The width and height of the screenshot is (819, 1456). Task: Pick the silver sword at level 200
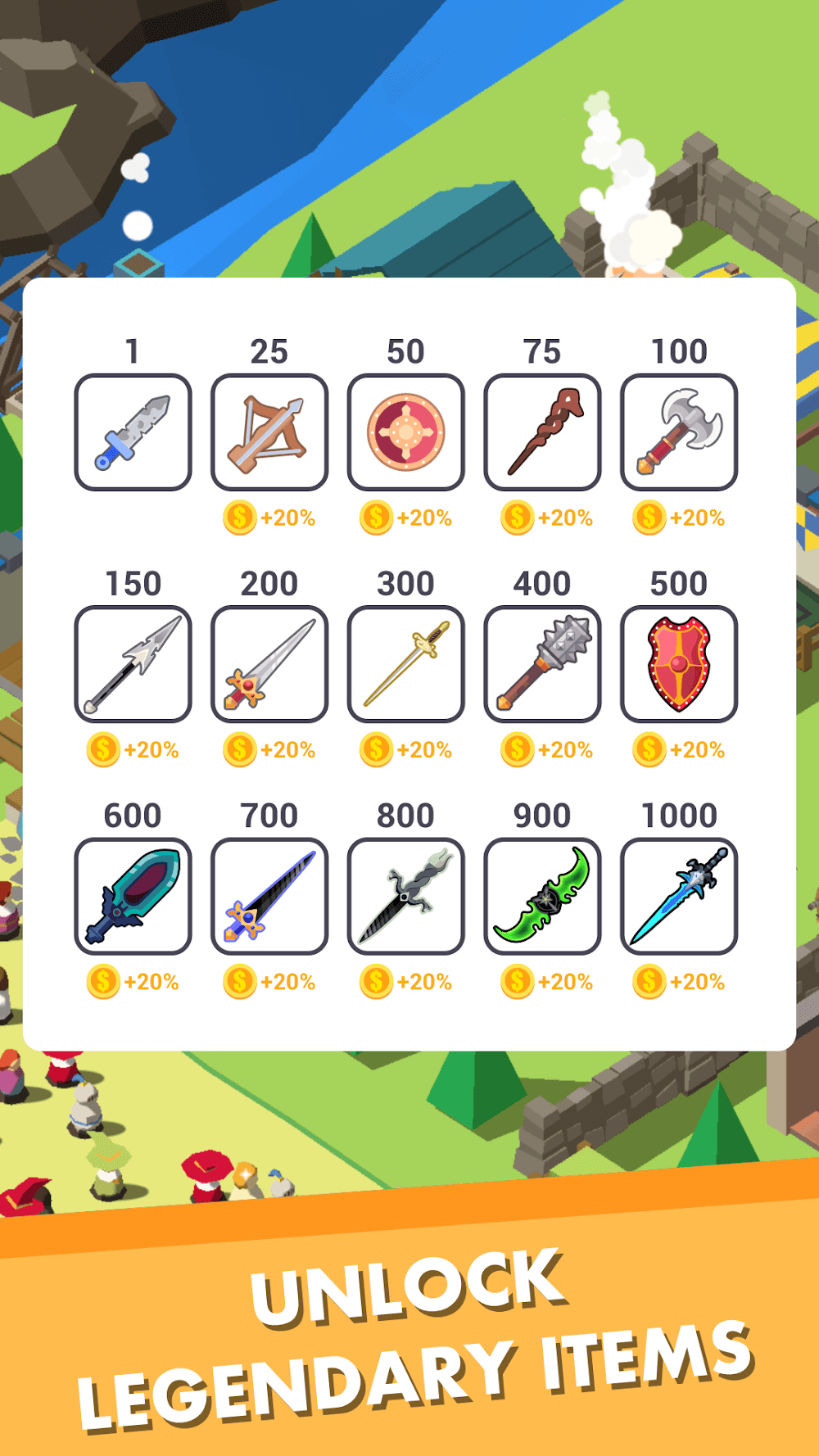pyautogui.click(x=269, y=664)
